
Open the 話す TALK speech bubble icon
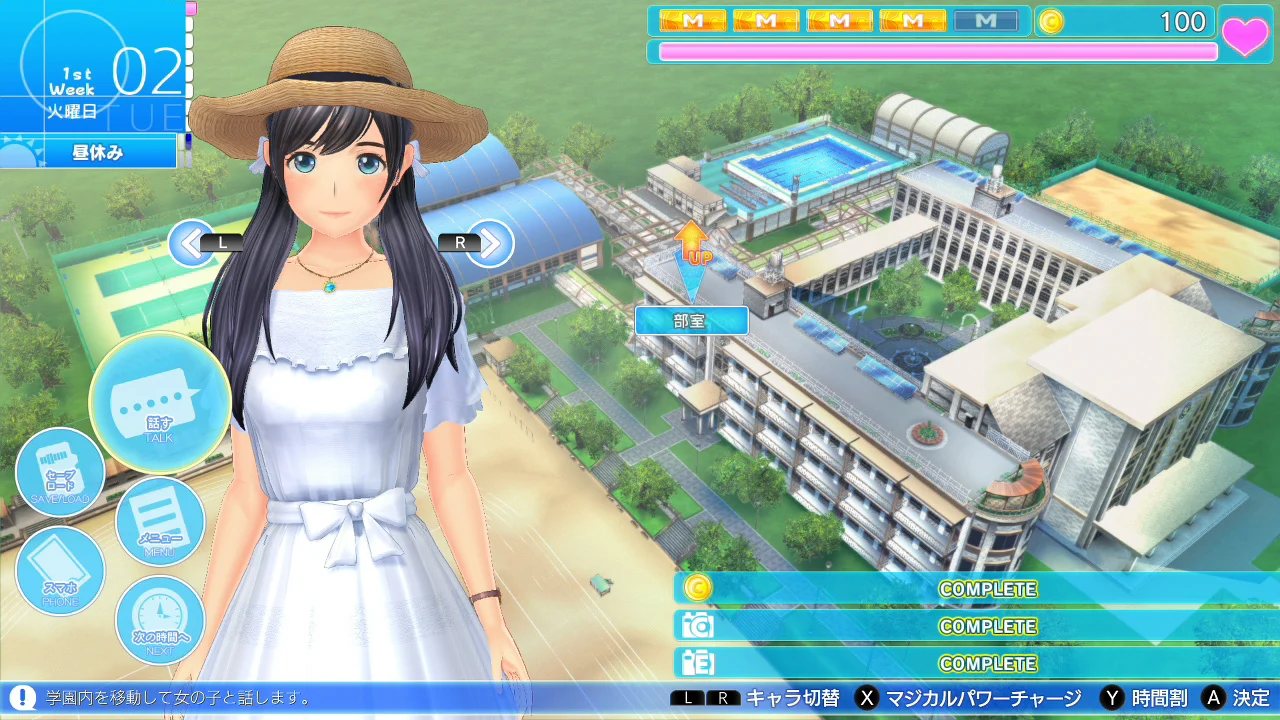coord(160,403)
